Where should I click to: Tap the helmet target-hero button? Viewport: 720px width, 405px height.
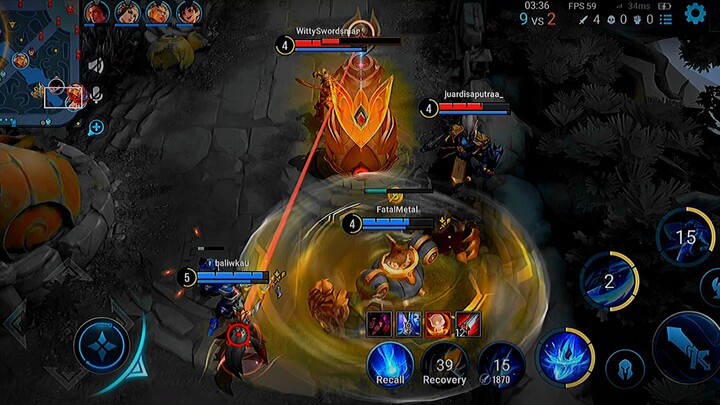point(624,368)
